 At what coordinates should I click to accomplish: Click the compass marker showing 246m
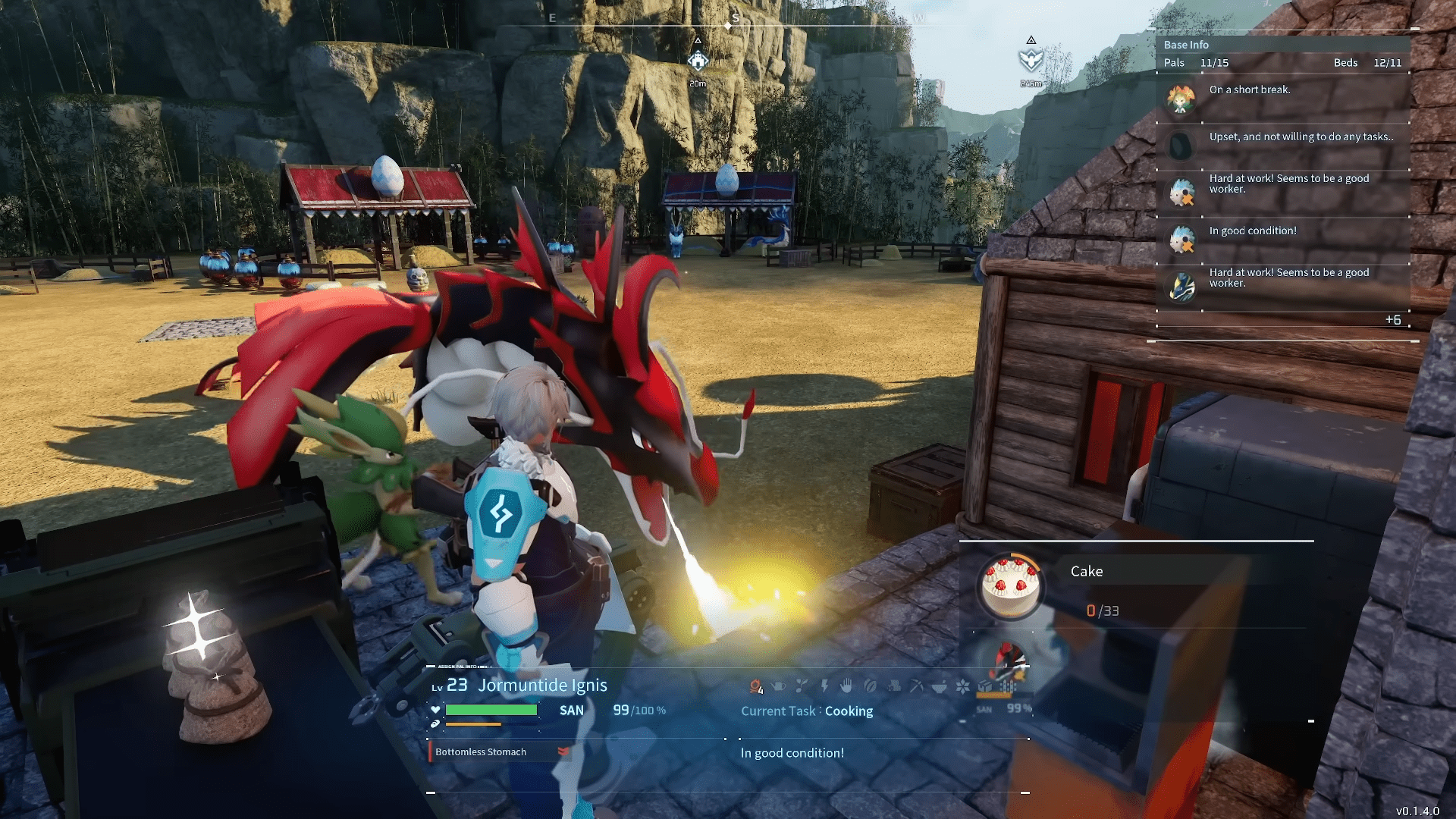click(x=1031, y=59)
